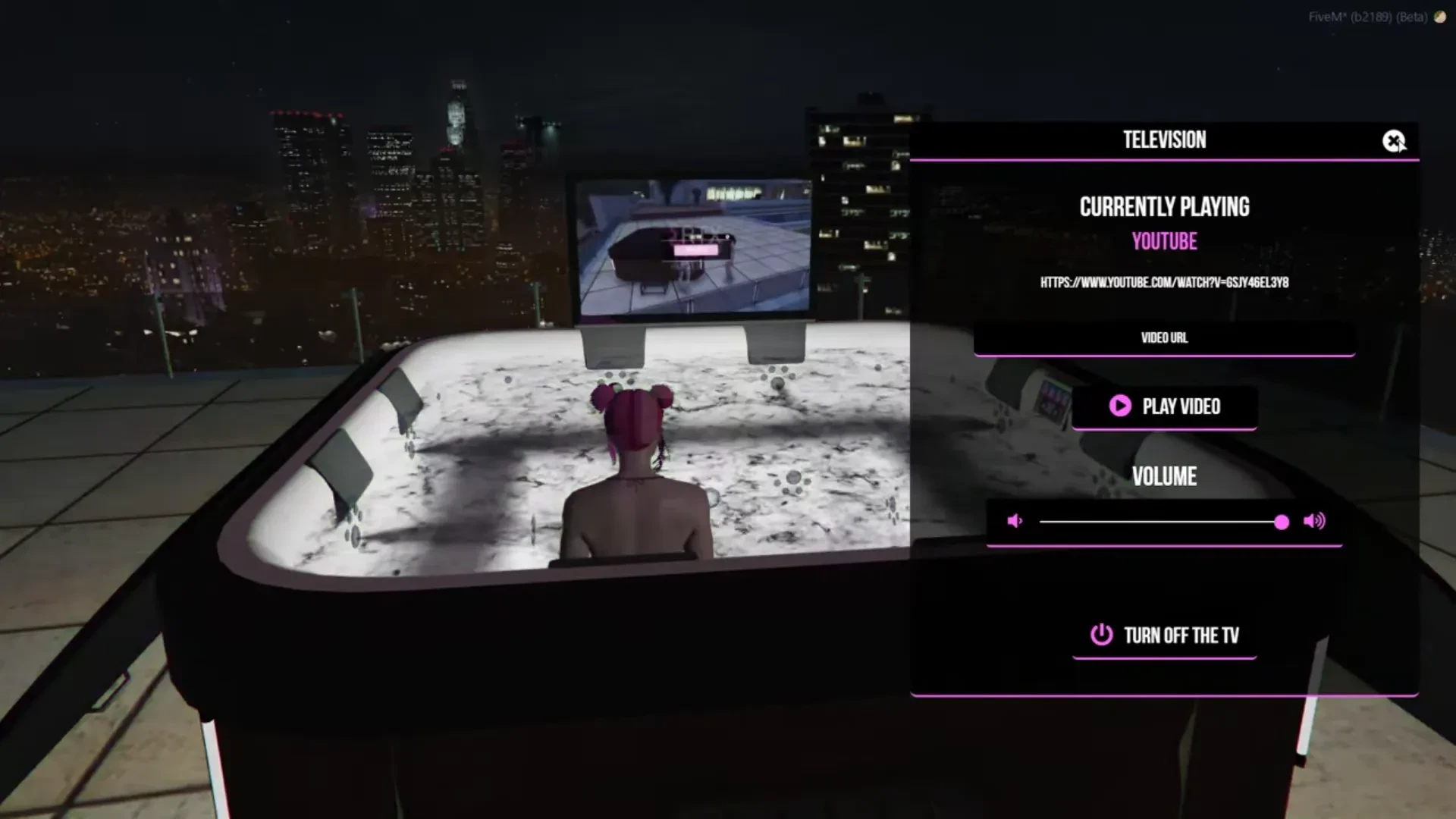Click the CURRENTLY PLAYING heading
Viewport: 1456px width, 819px height.
point(1164,206)
